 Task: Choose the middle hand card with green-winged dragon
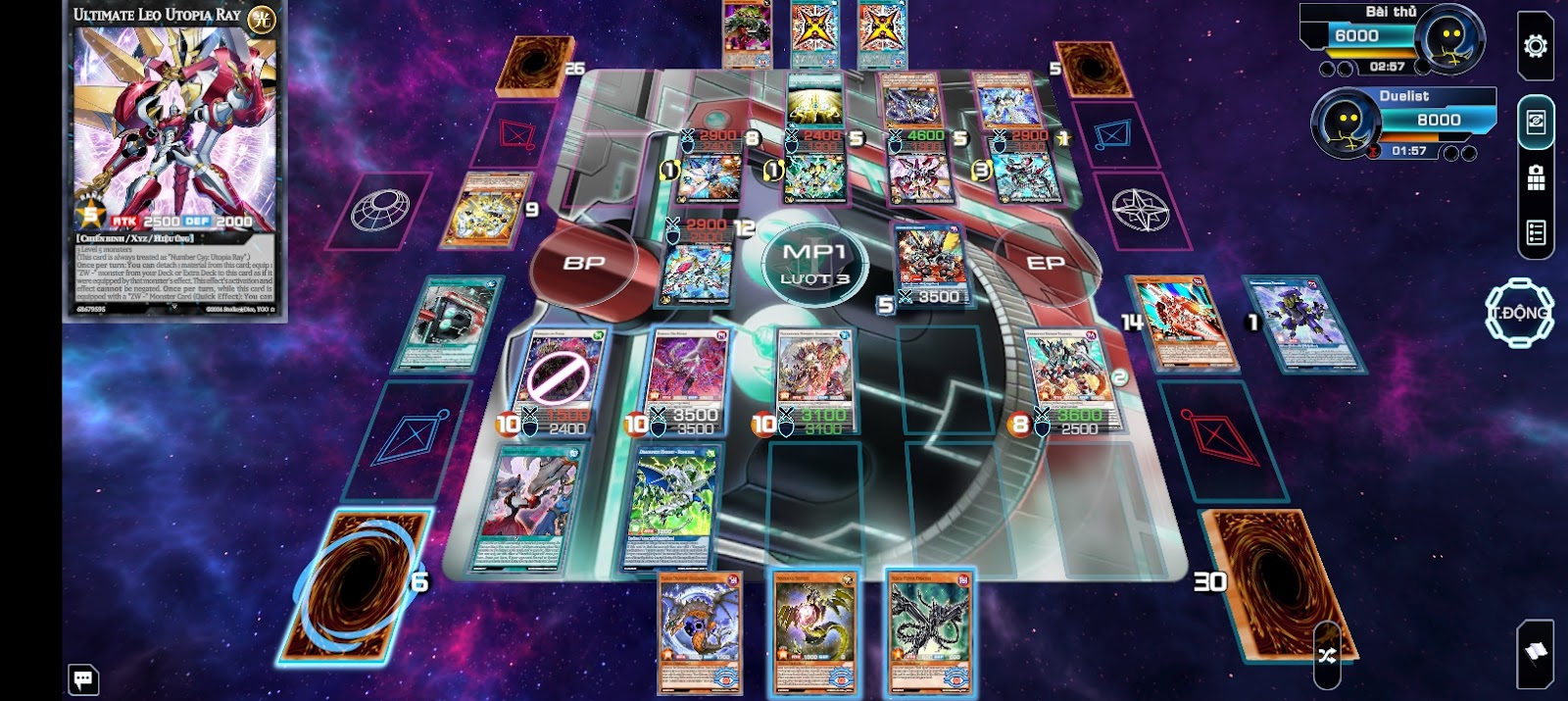[813, 632]
